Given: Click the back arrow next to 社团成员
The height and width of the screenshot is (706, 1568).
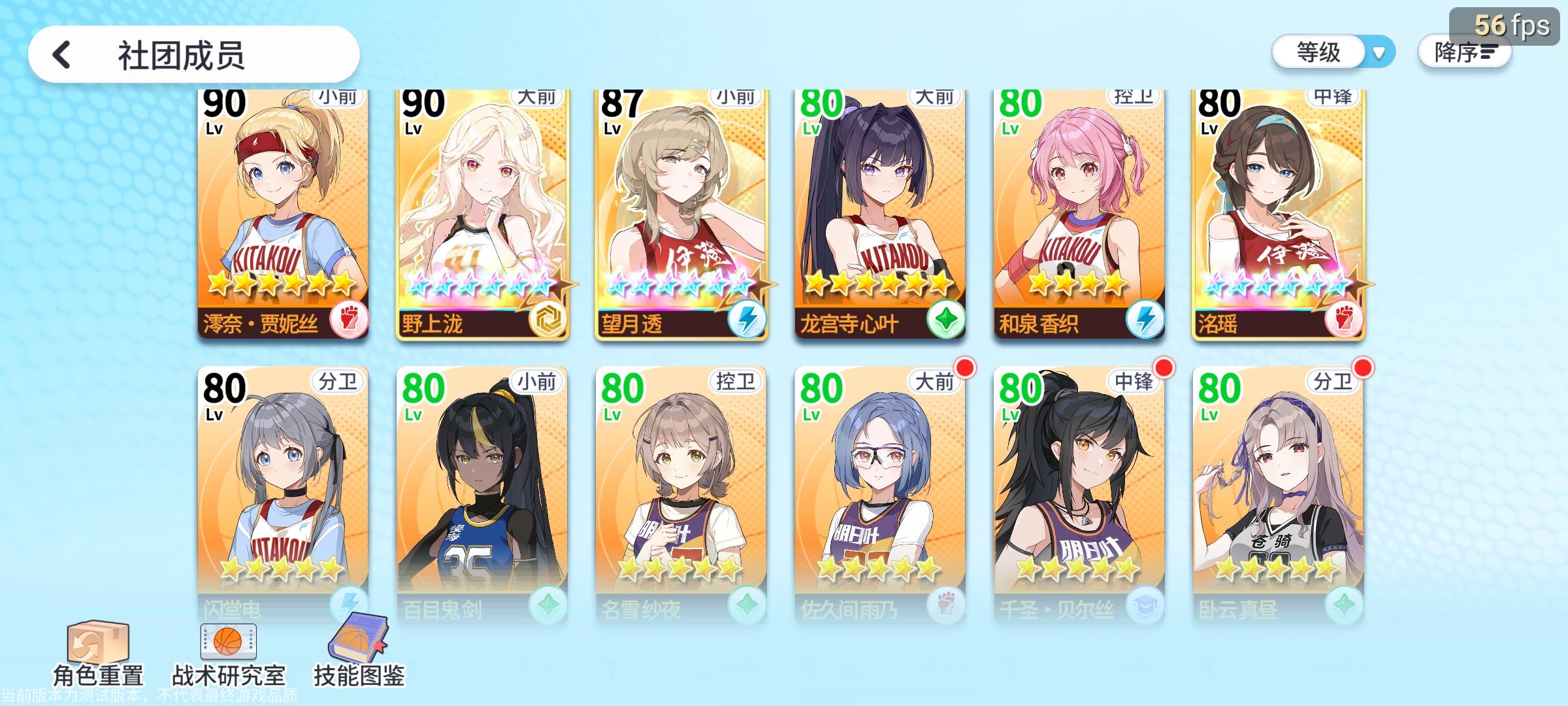Looking at the screenshot, I should (x=62, y=56).
